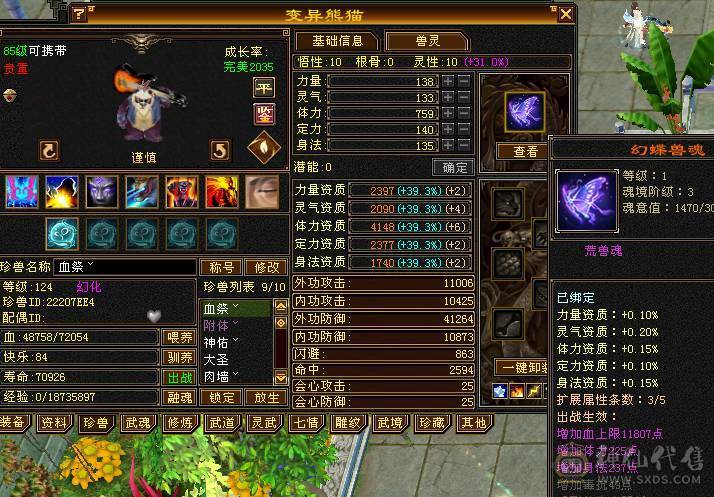Tame the pet with 驯养
714x497 pixels.
pyautogui.click(x=178, y=357)
